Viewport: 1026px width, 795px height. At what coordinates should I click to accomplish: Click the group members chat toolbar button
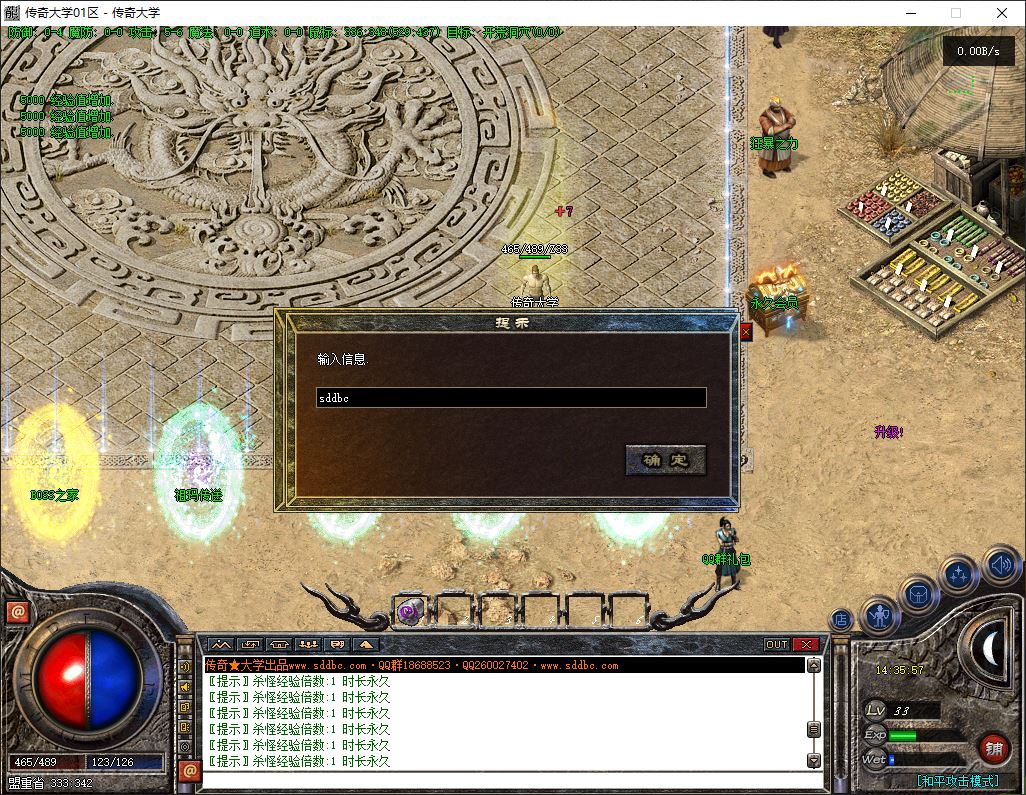[x=308, y=645]
